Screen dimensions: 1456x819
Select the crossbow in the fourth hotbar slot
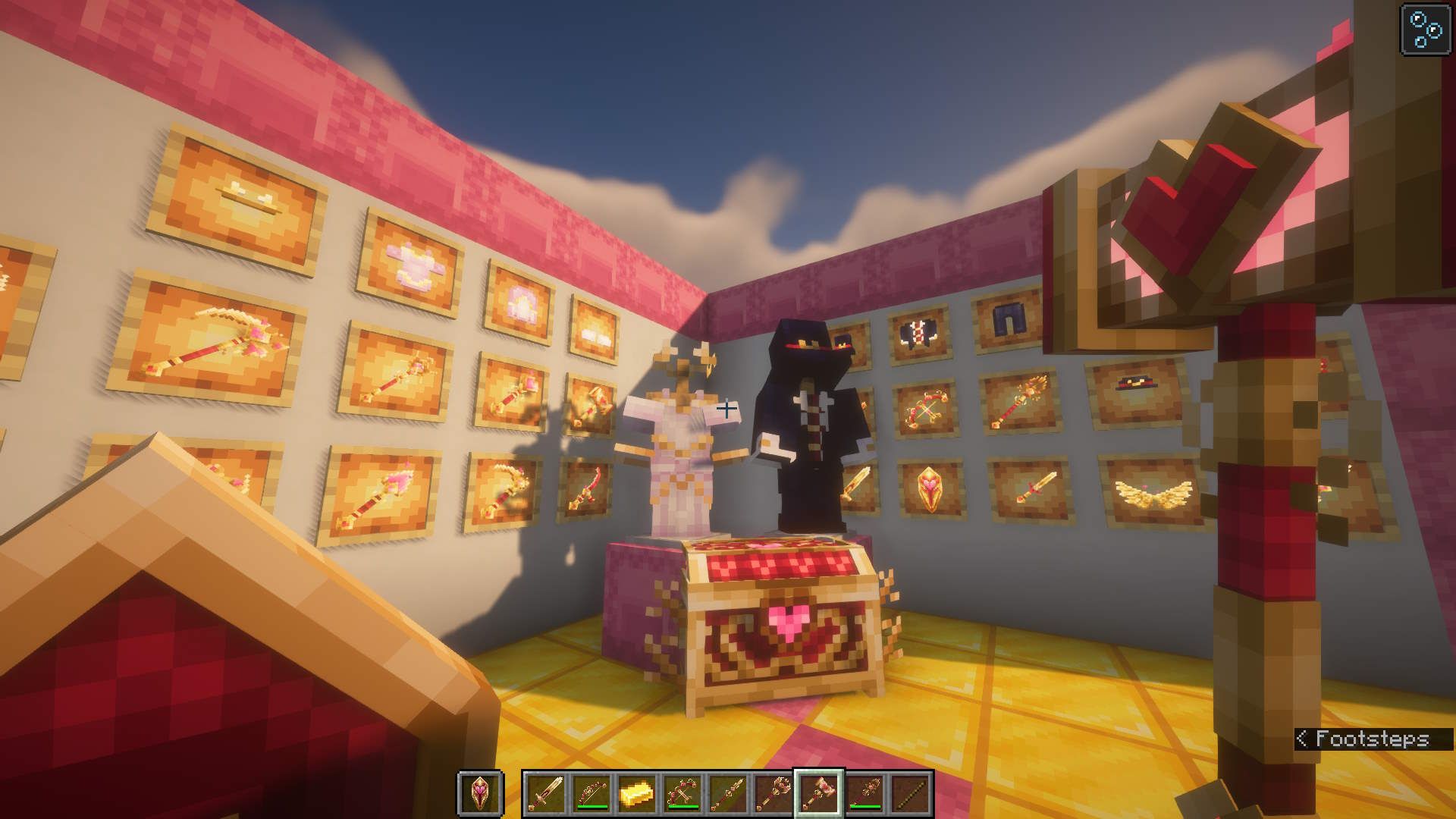[x=681, y=792]
